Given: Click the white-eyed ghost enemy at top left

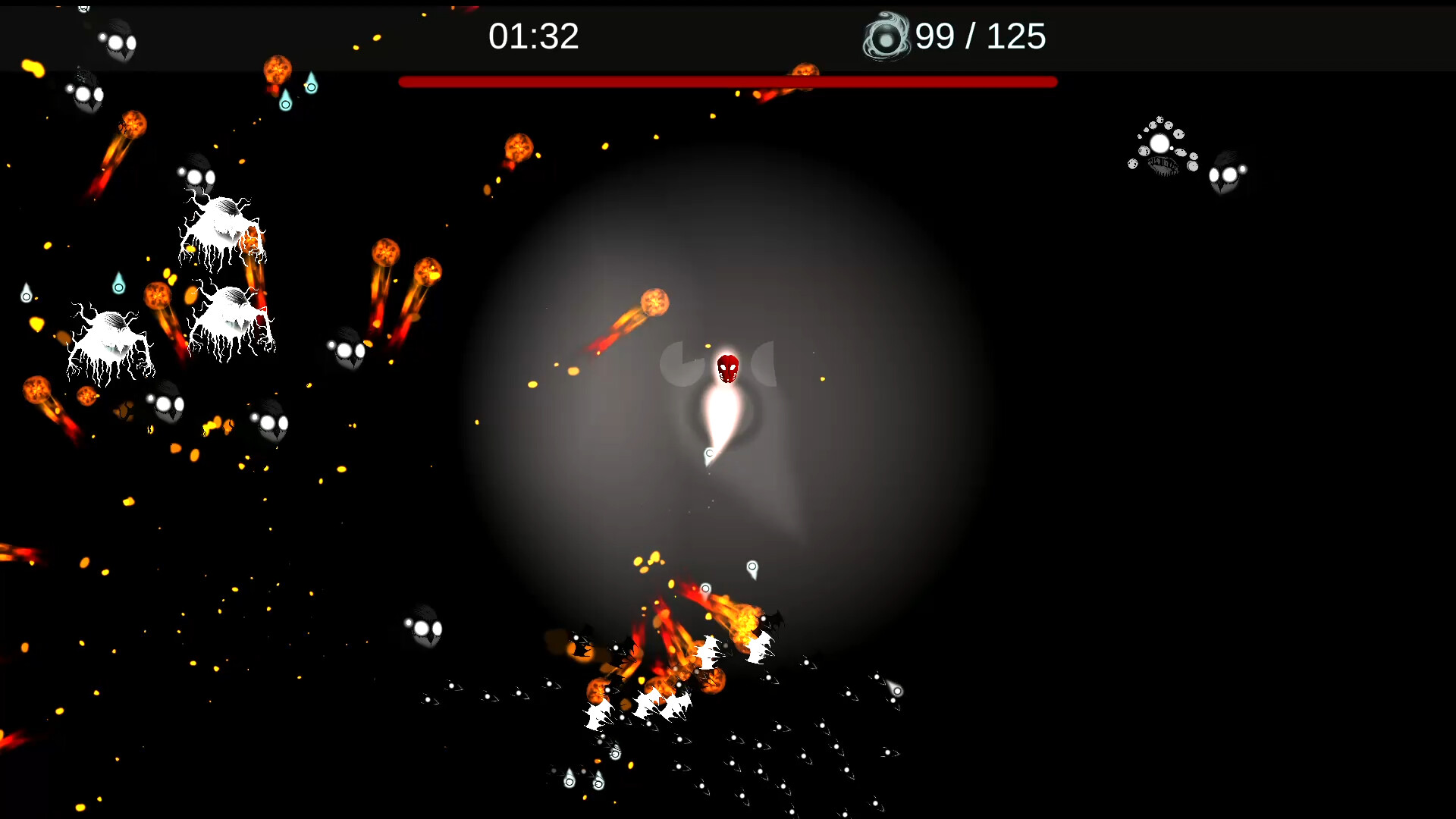Looking at the screenshot, I should (118, 42).
